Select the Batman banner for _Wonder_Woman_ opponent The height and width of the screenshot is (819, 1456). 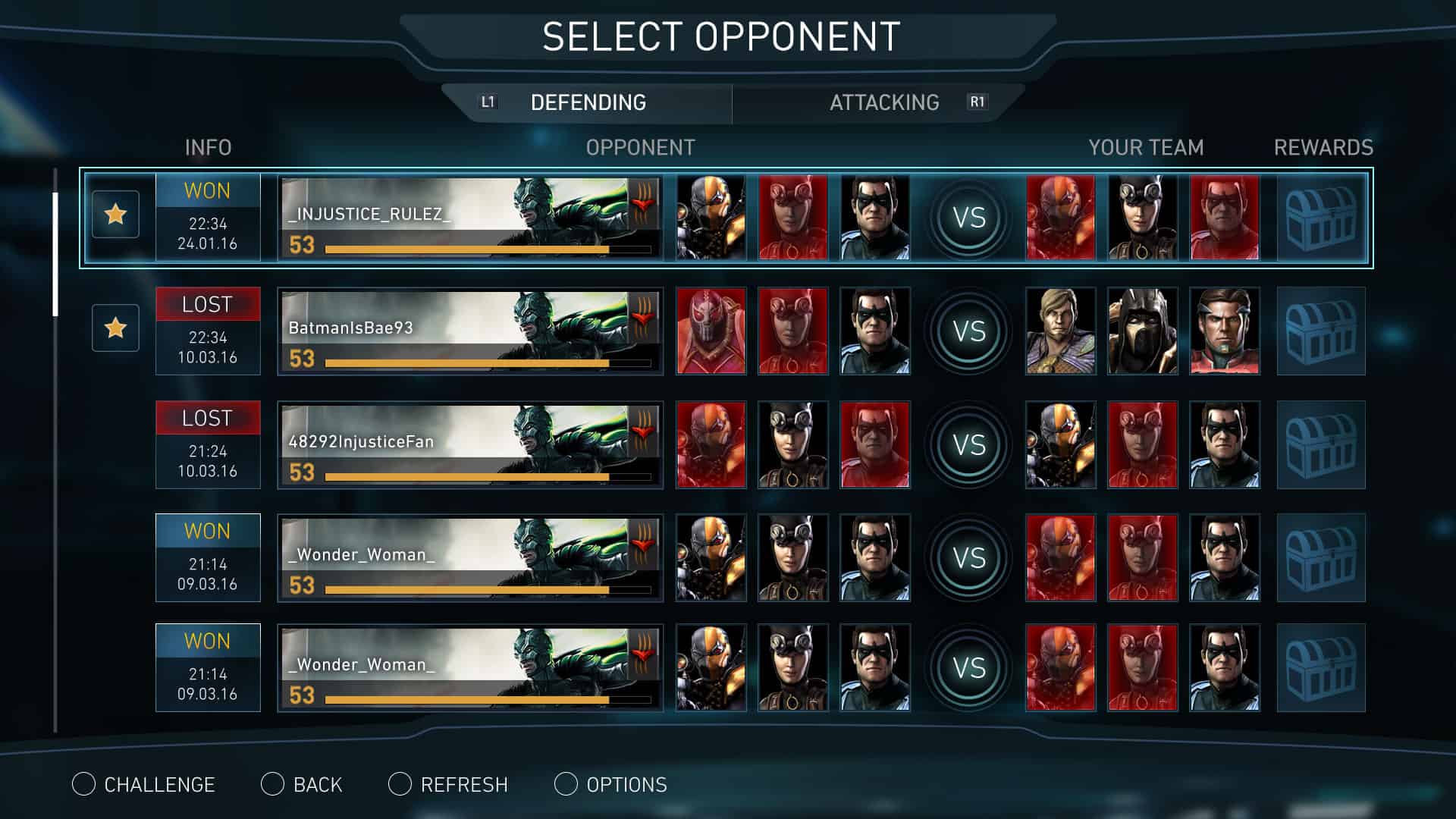pyautogui.click(x=470, y=556)
